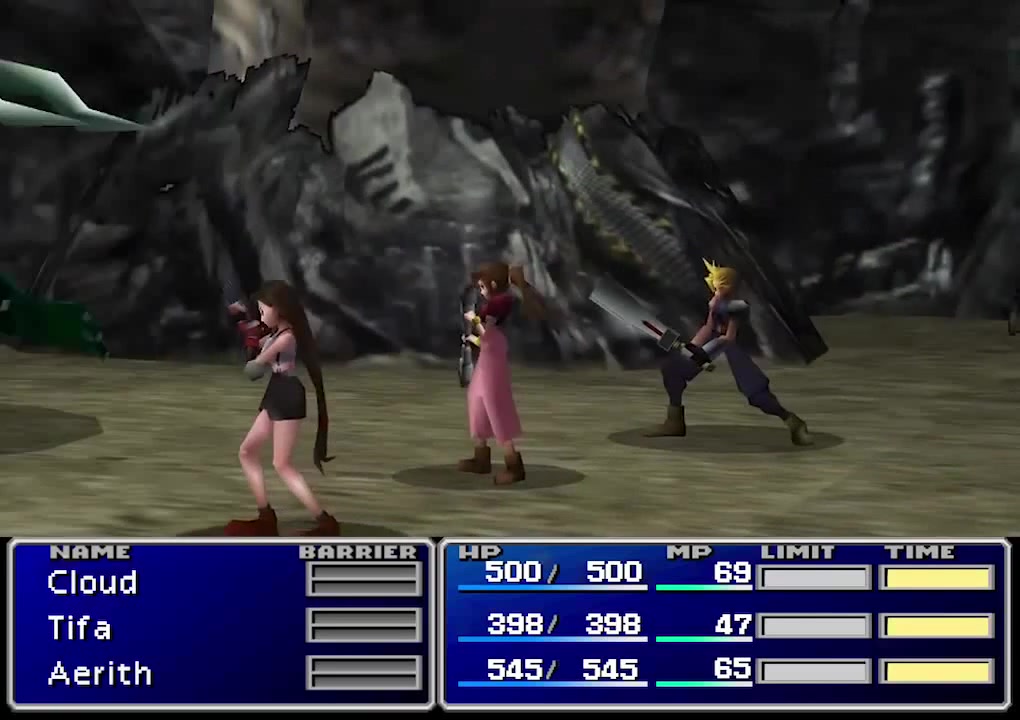Image resolution: width=1020 pixels, height=720 pixels.
Task: Pick Aerith from the party name list
Action: pos(99,673)
